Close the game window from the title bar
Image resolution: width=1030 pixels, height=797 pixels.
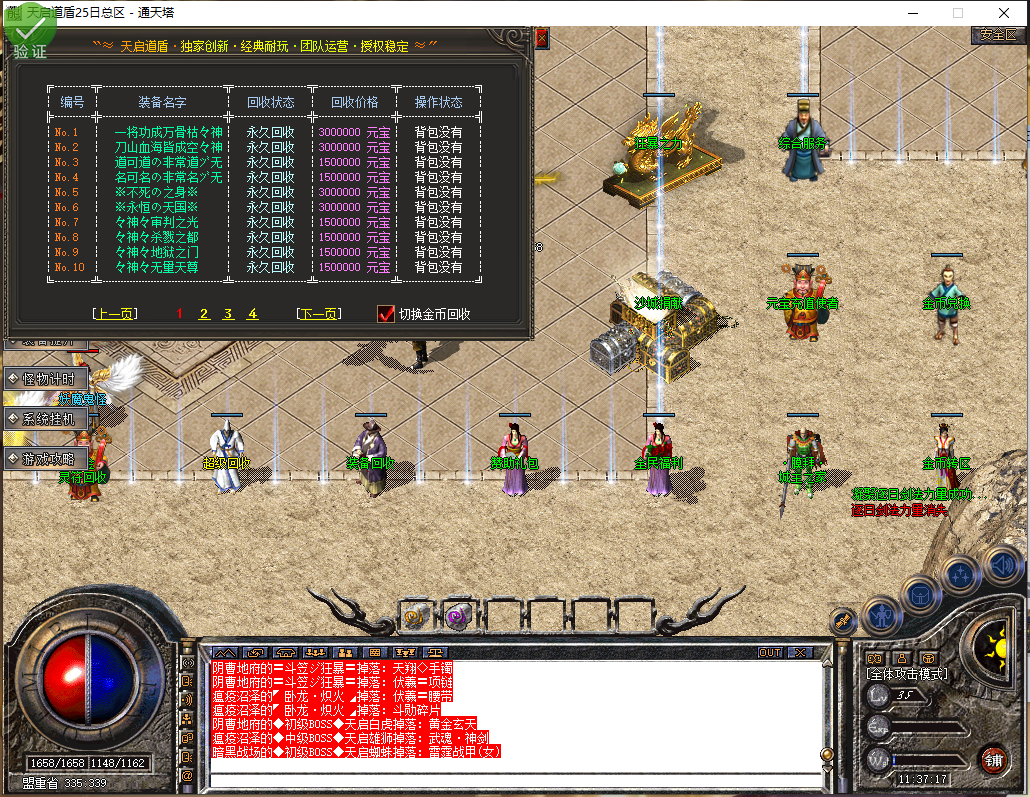(1003, 13)
